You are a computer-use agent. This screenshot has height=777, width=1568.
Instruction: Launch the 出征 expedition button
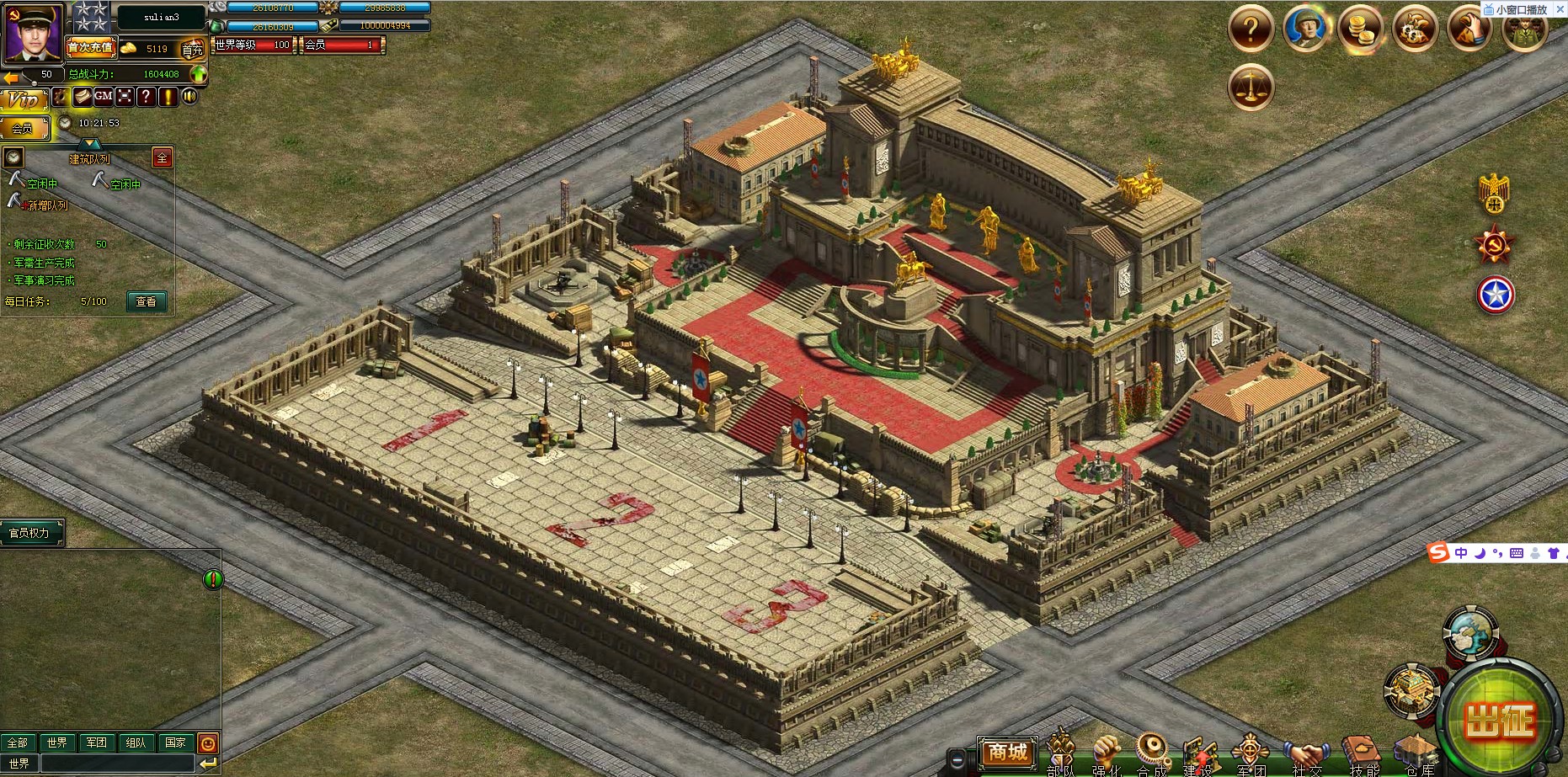pos(1499,721)
